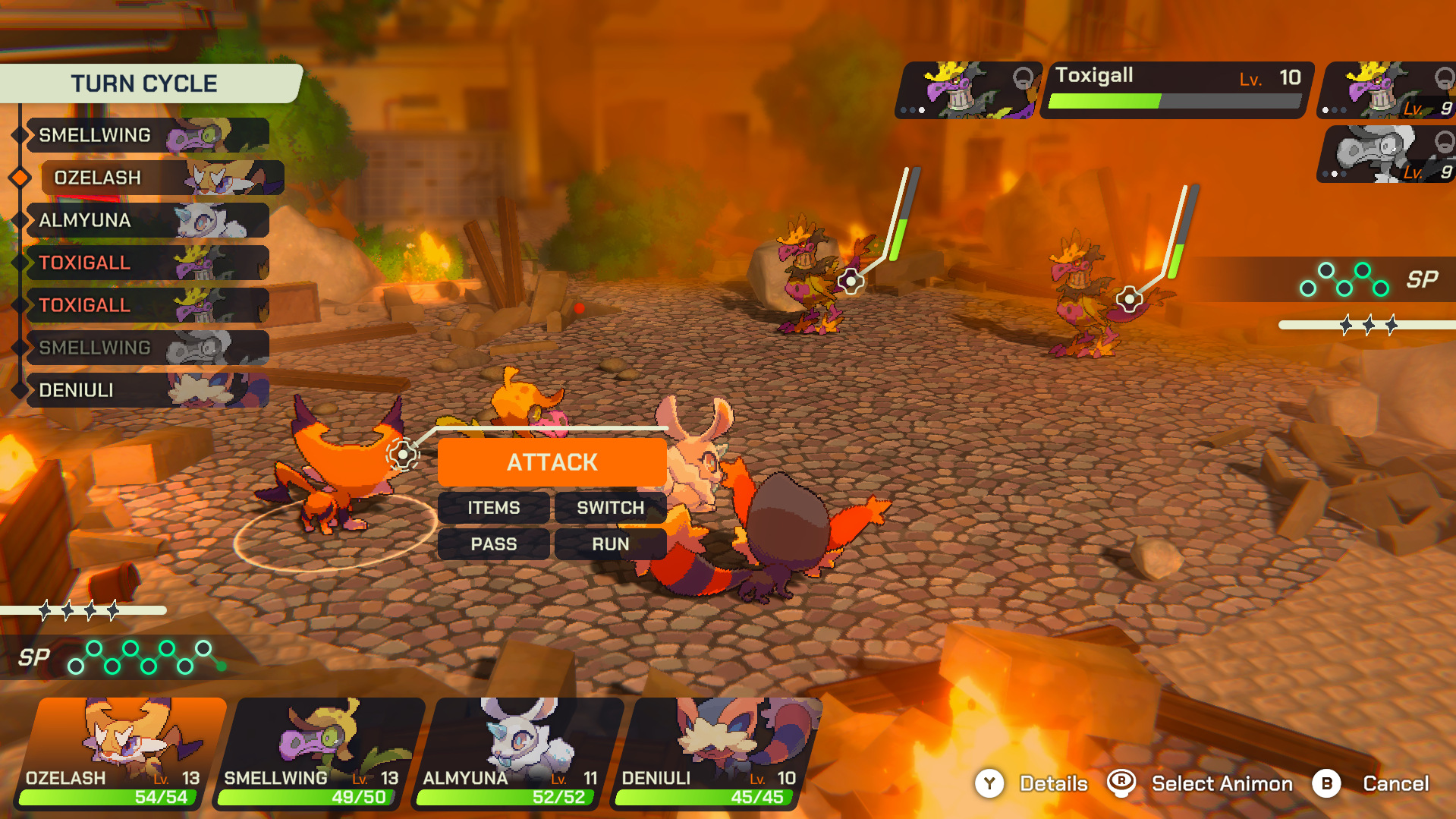The width and height of the screenshot is (1456, 819).
Task: Open the ITEMS menu
Action: 493,508
